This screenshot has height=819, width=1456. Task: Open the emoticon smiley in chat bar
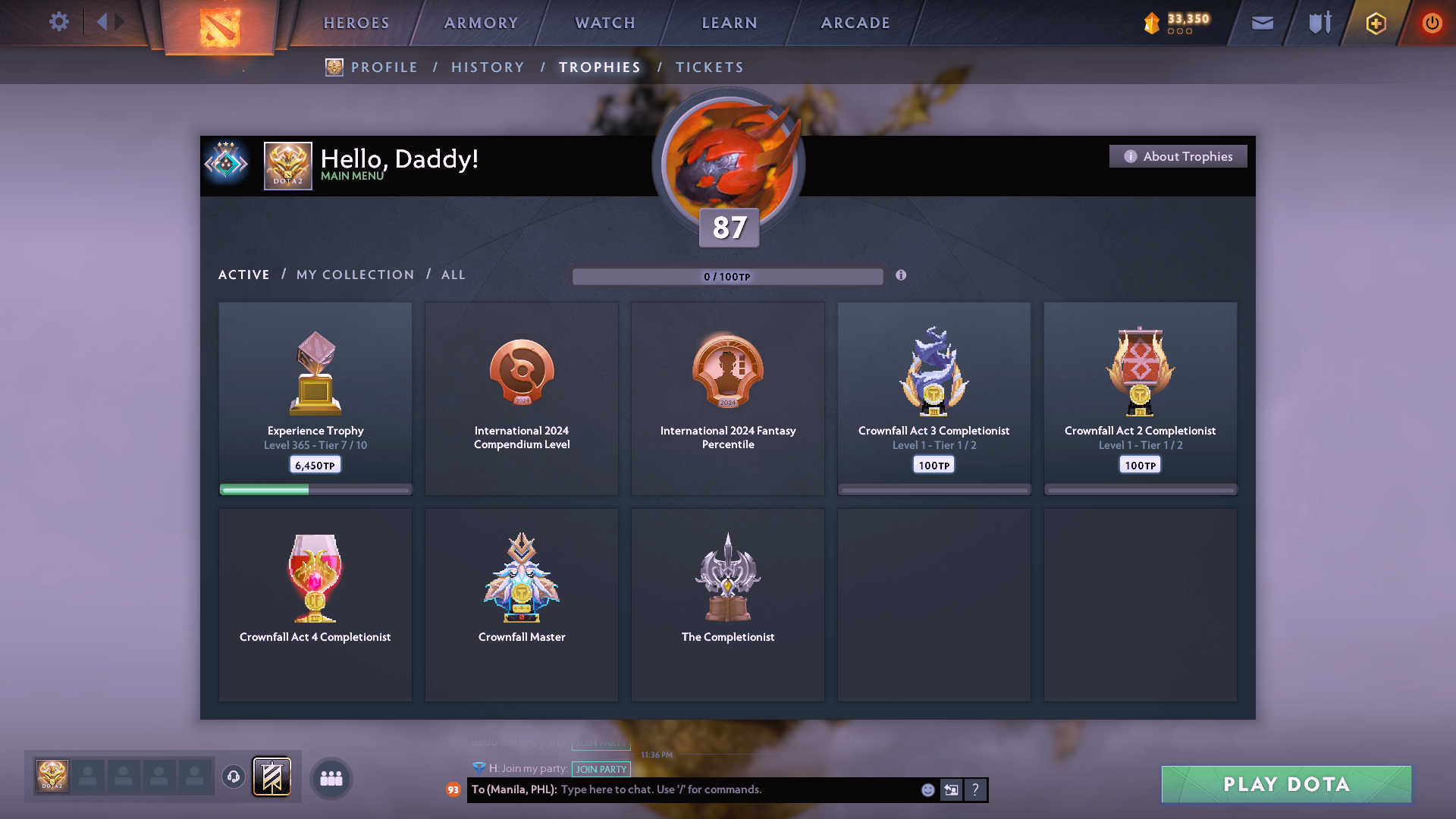[x=928, y=789]
